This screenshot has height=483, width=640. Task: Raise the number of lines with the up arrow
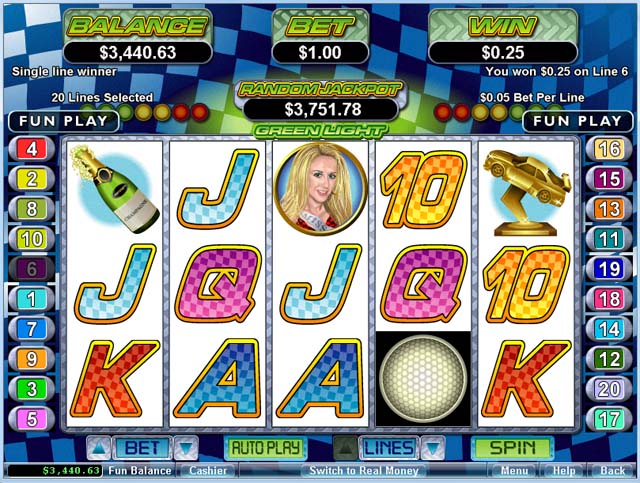[345, 448]
